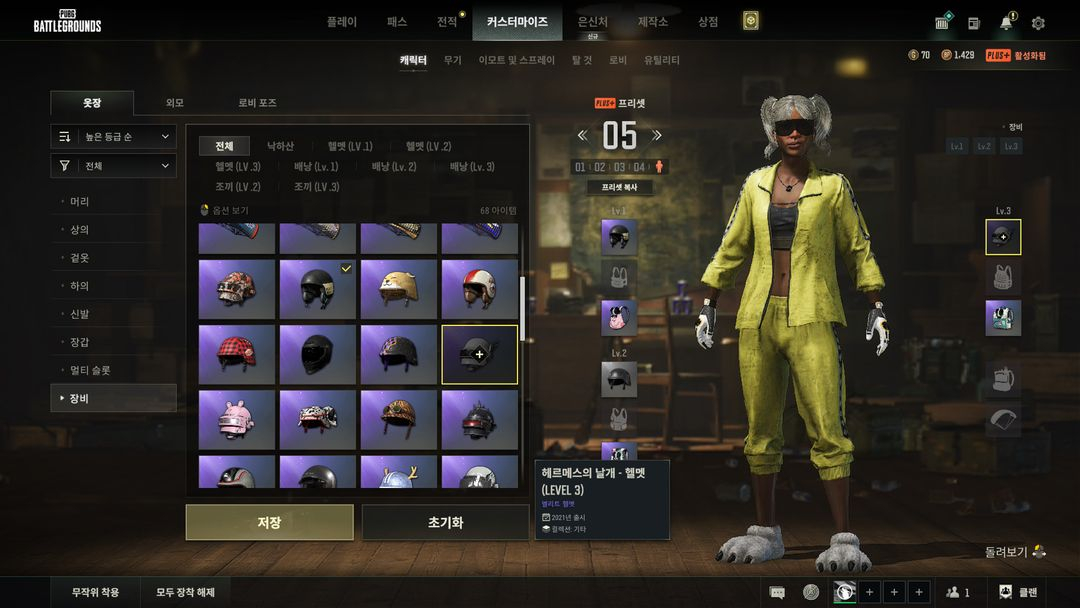1080x608 pixels.
Task: Open settings with the gear icon
Action: pos(1038,22)
